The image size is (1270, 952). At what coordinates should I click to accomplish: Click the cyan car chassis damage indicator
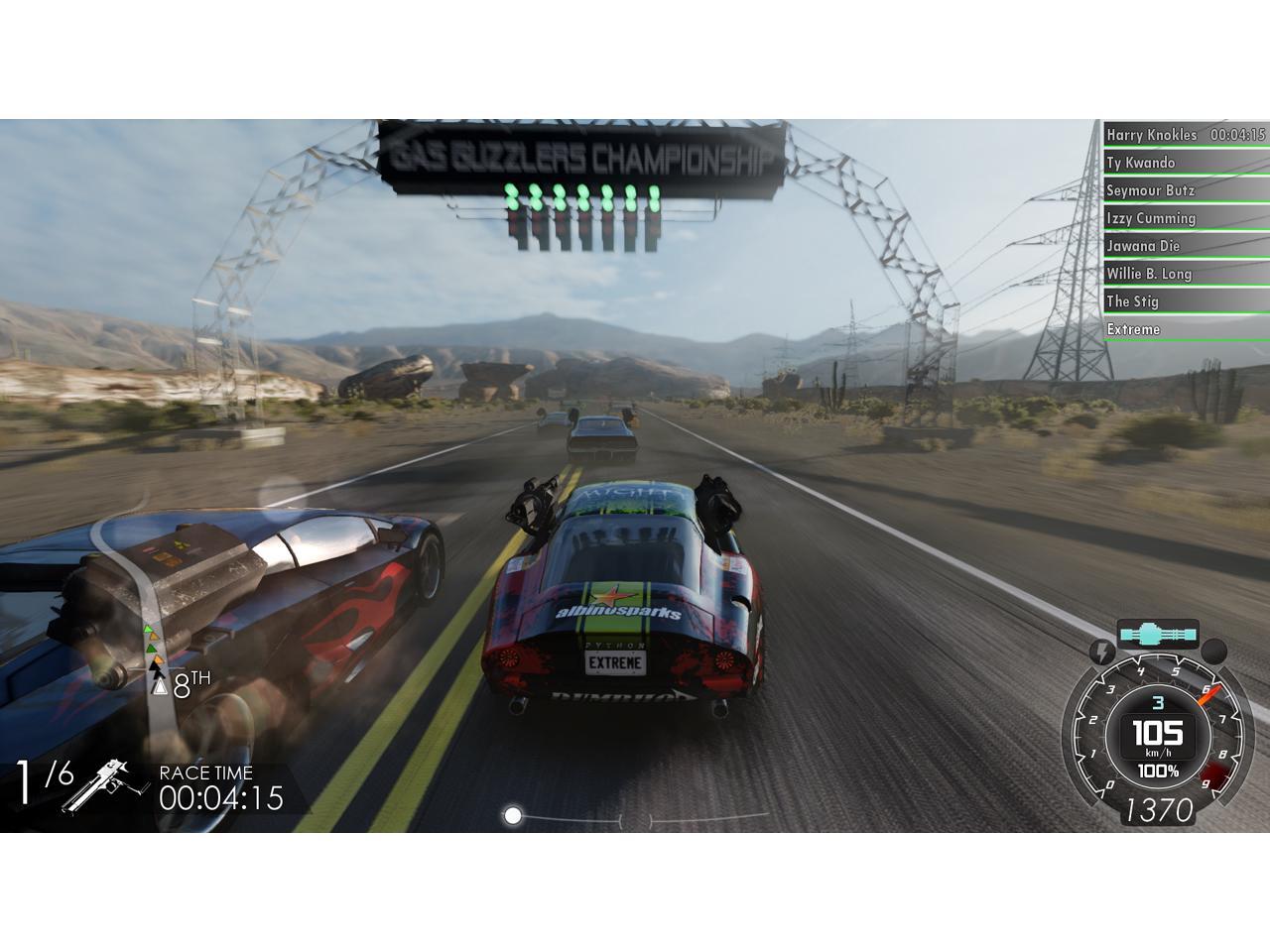1157,633
